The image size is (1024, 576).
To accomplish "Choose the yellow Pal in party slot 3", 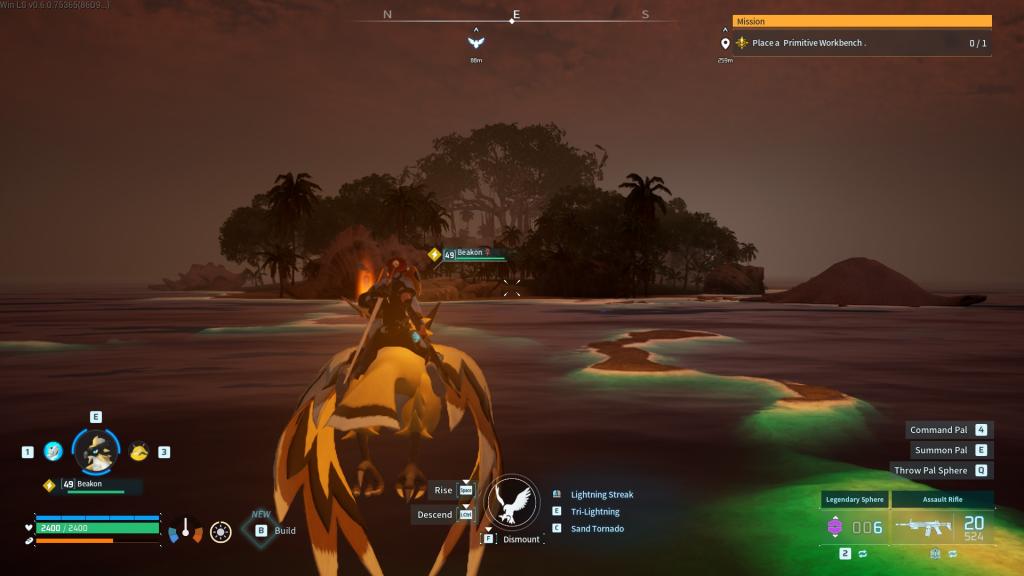I will [139, 452].
